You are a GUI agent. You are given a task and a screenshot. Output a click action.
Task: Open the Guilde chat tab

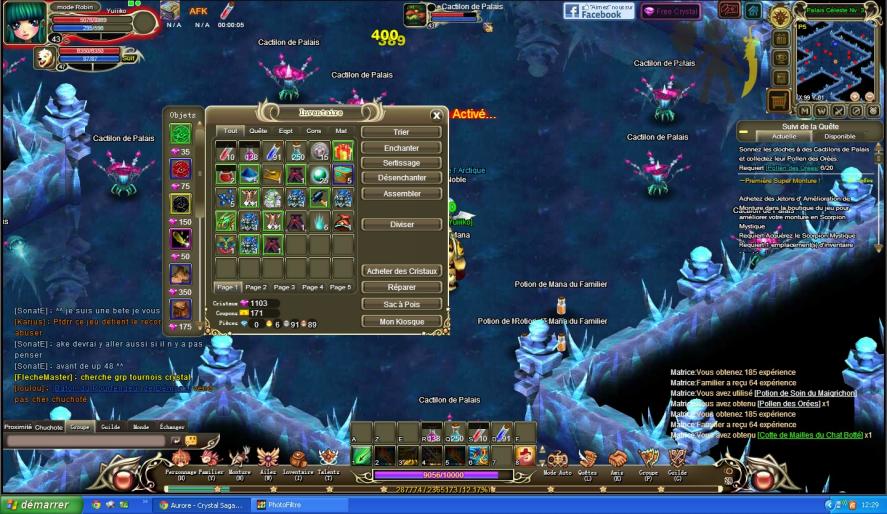[110, 426]
